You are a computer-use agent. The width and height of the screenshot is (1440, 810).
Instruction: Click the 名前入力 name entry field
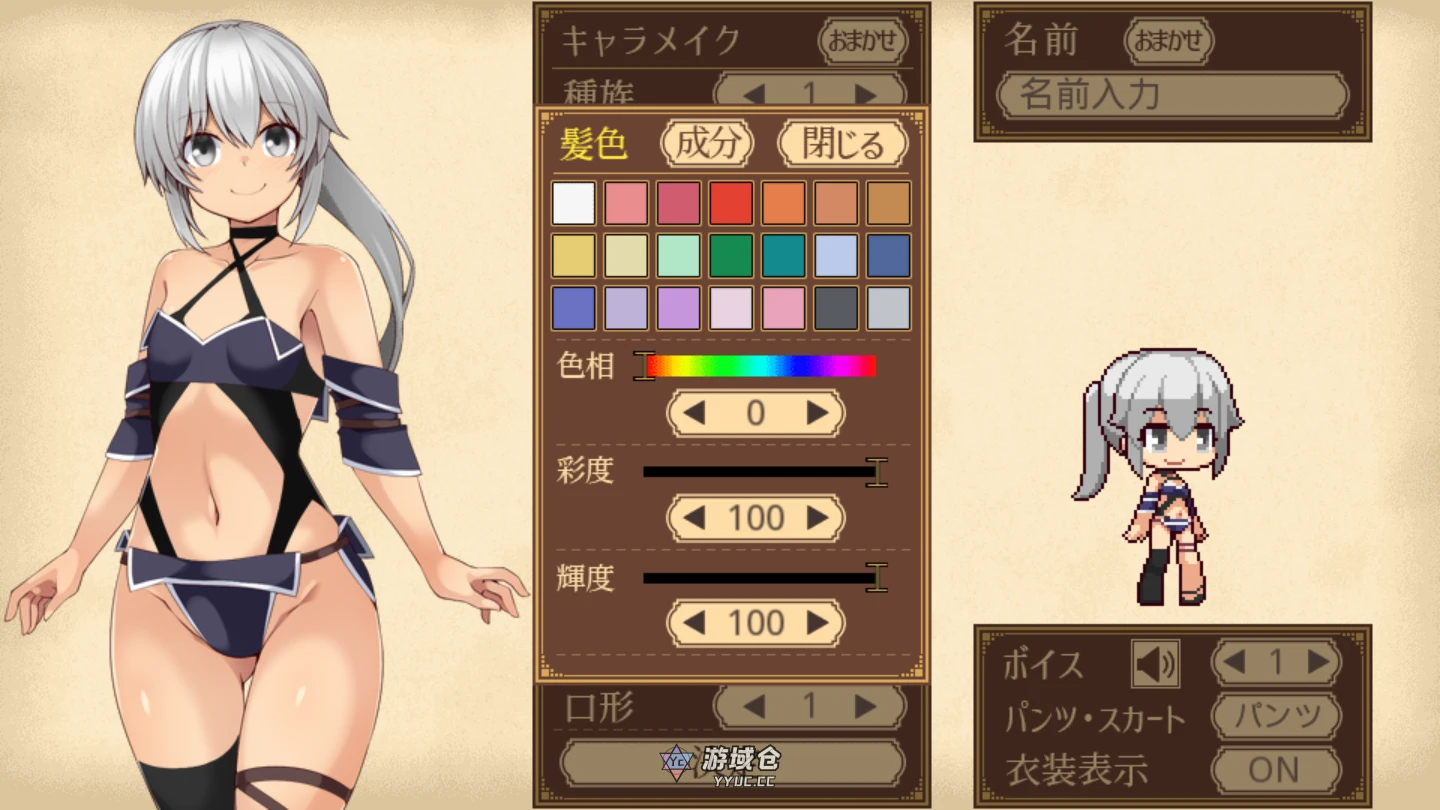(x=1172, y=96)
